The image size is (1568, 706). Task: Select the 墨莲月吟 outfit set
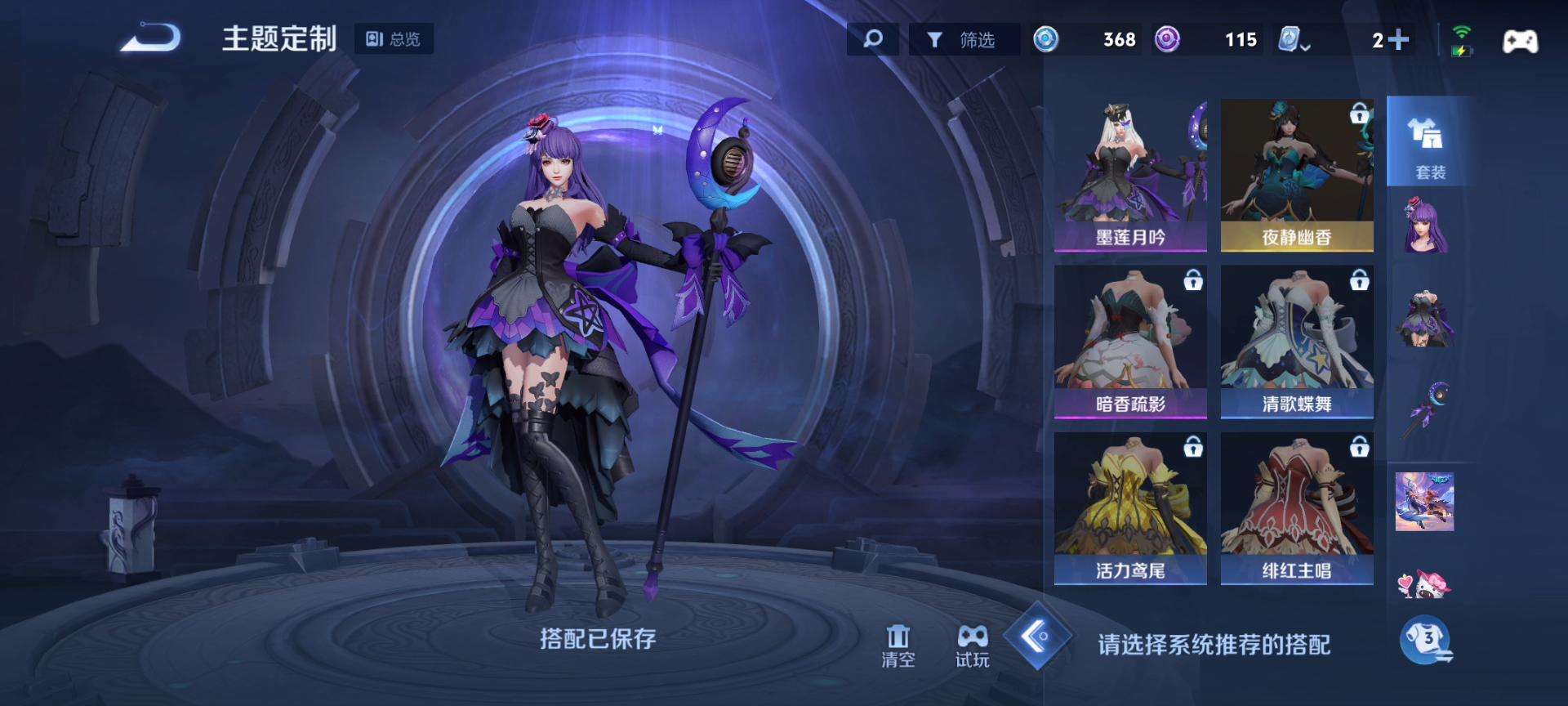1130,176
